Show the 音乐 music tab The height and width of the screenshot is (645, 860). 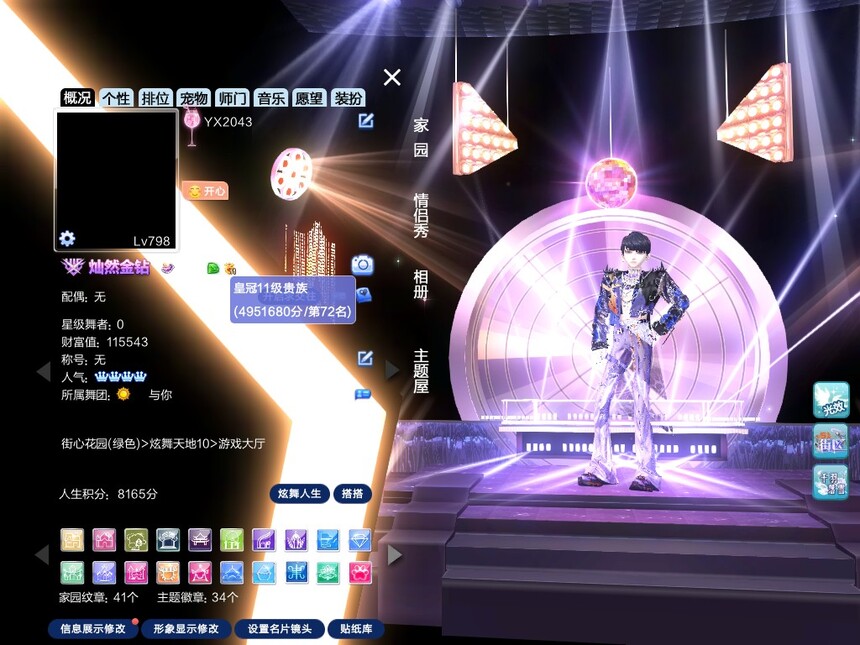271,98
